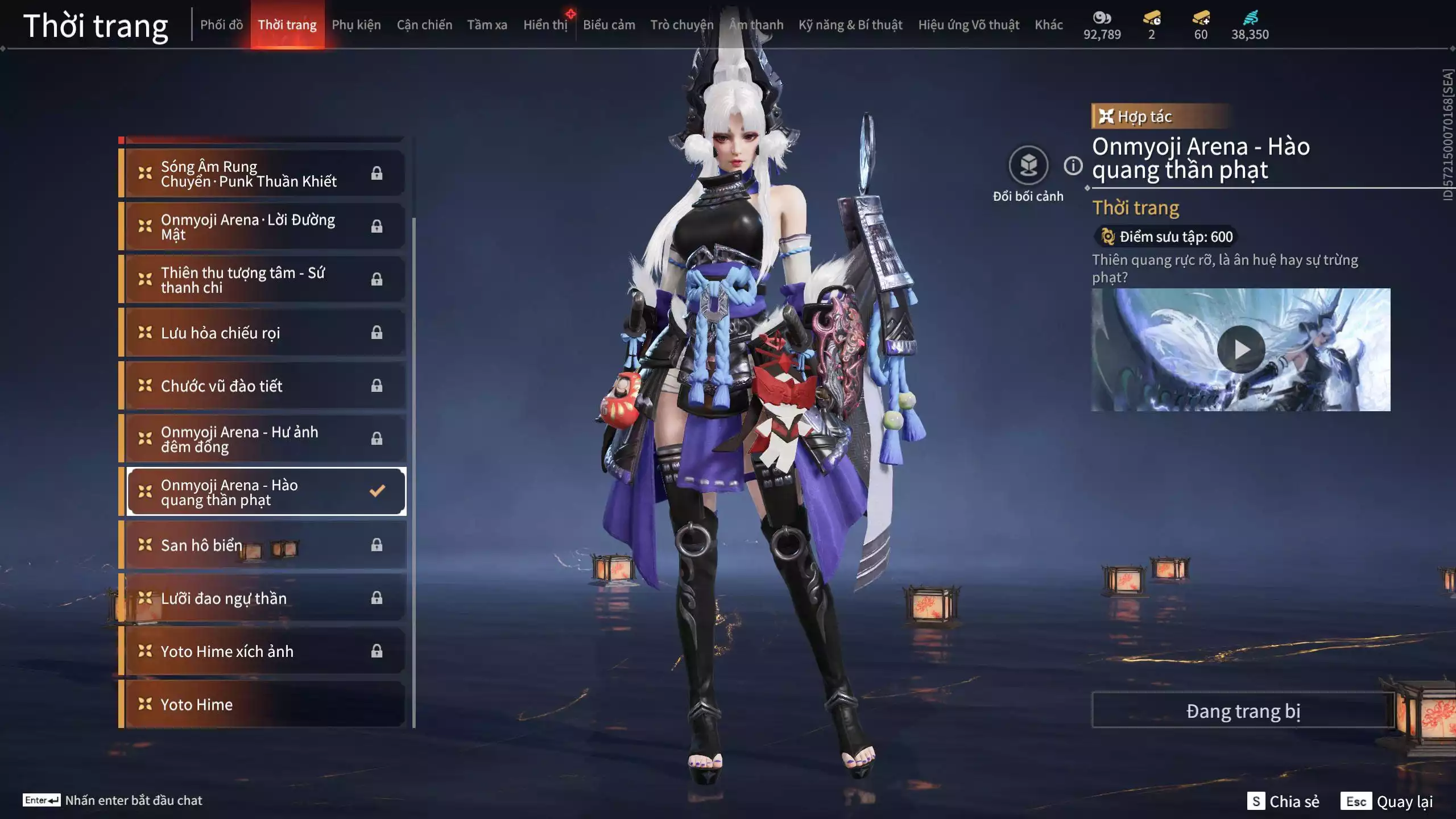The image size is (1456, 819).
Task: Open the Hiển thị tab
Action: click(545, 25)
